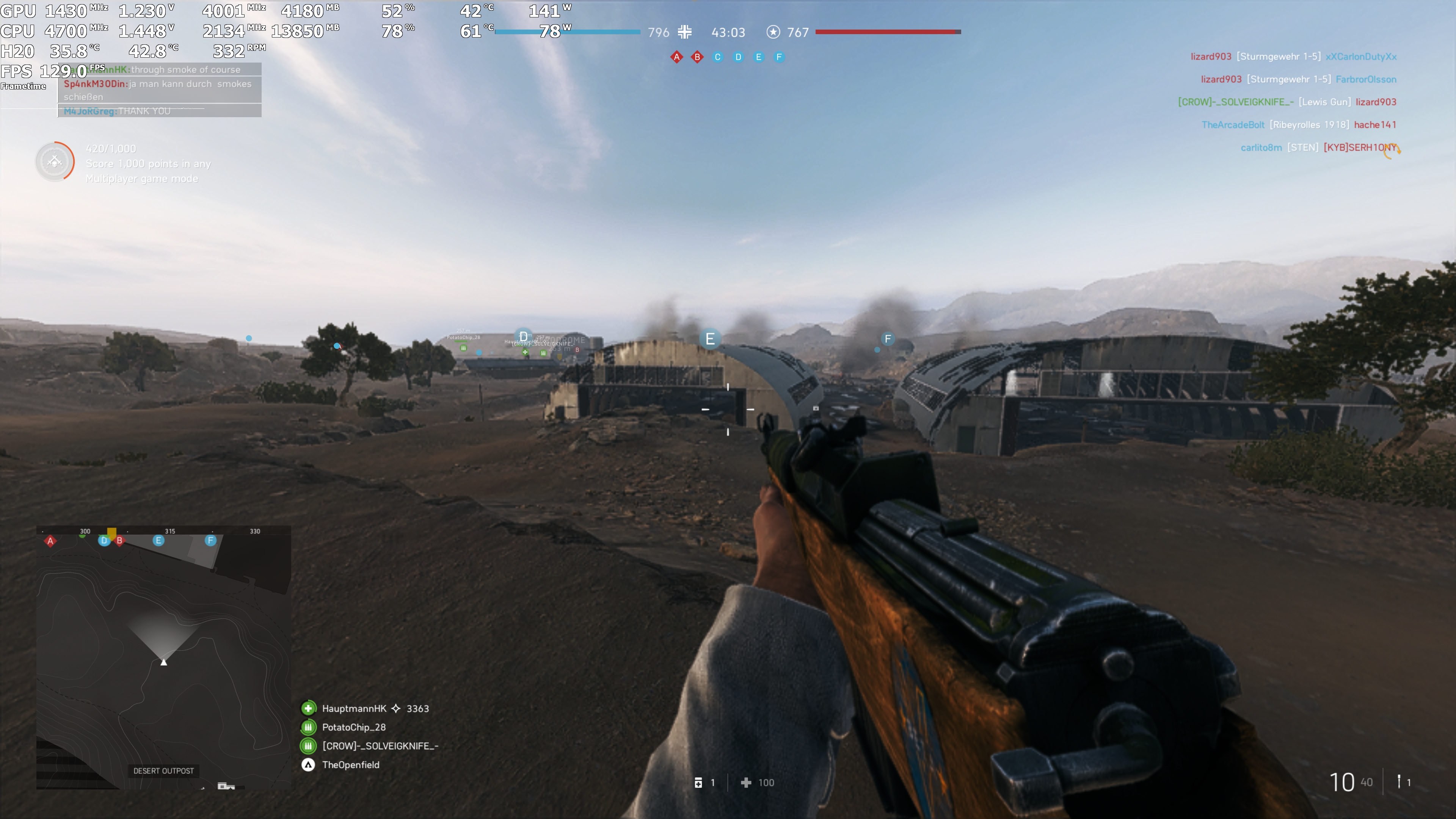Image resolution: width=1456 pixels, height=819 pixels.
Task: Select the TheOpenfield squad leader icon
Action: click(x=308, y=765)
